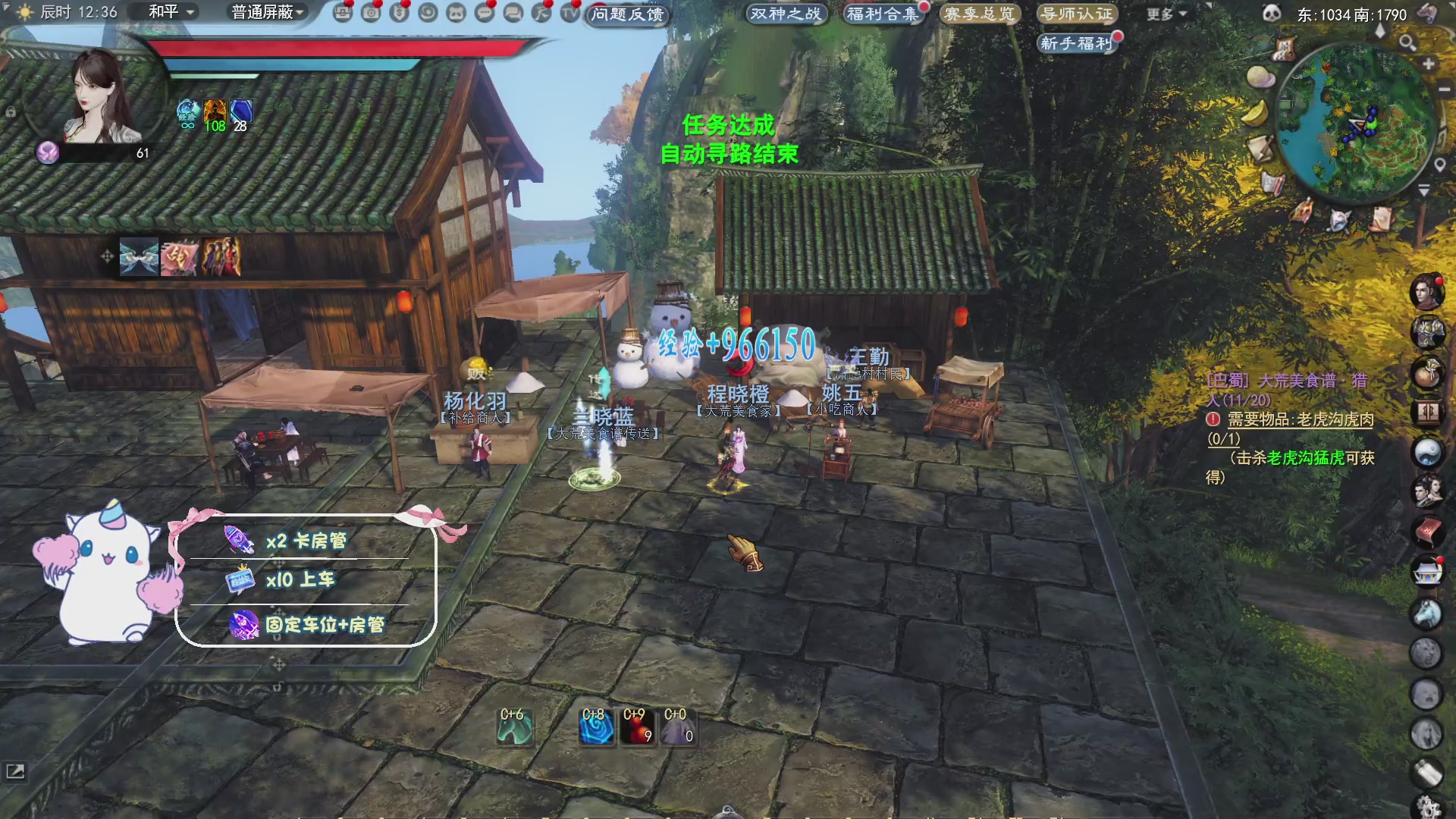Click the circular minimap
The image size is (1456, 819).
click(x=1357, y=121)
